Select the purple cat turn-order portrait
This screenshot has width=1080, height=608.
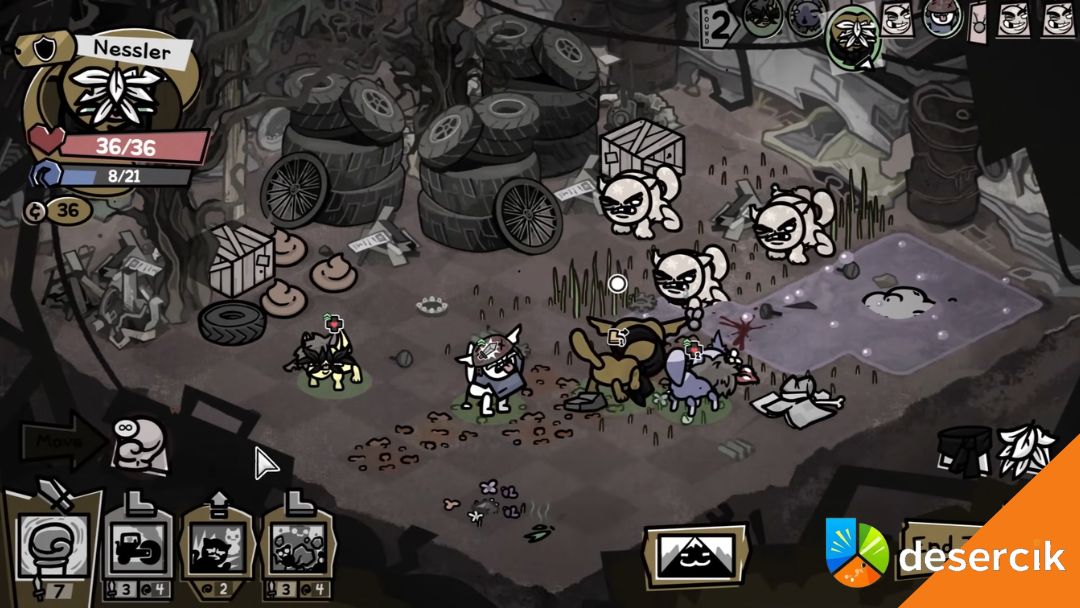pyautogui.click(x=806, y=17)
